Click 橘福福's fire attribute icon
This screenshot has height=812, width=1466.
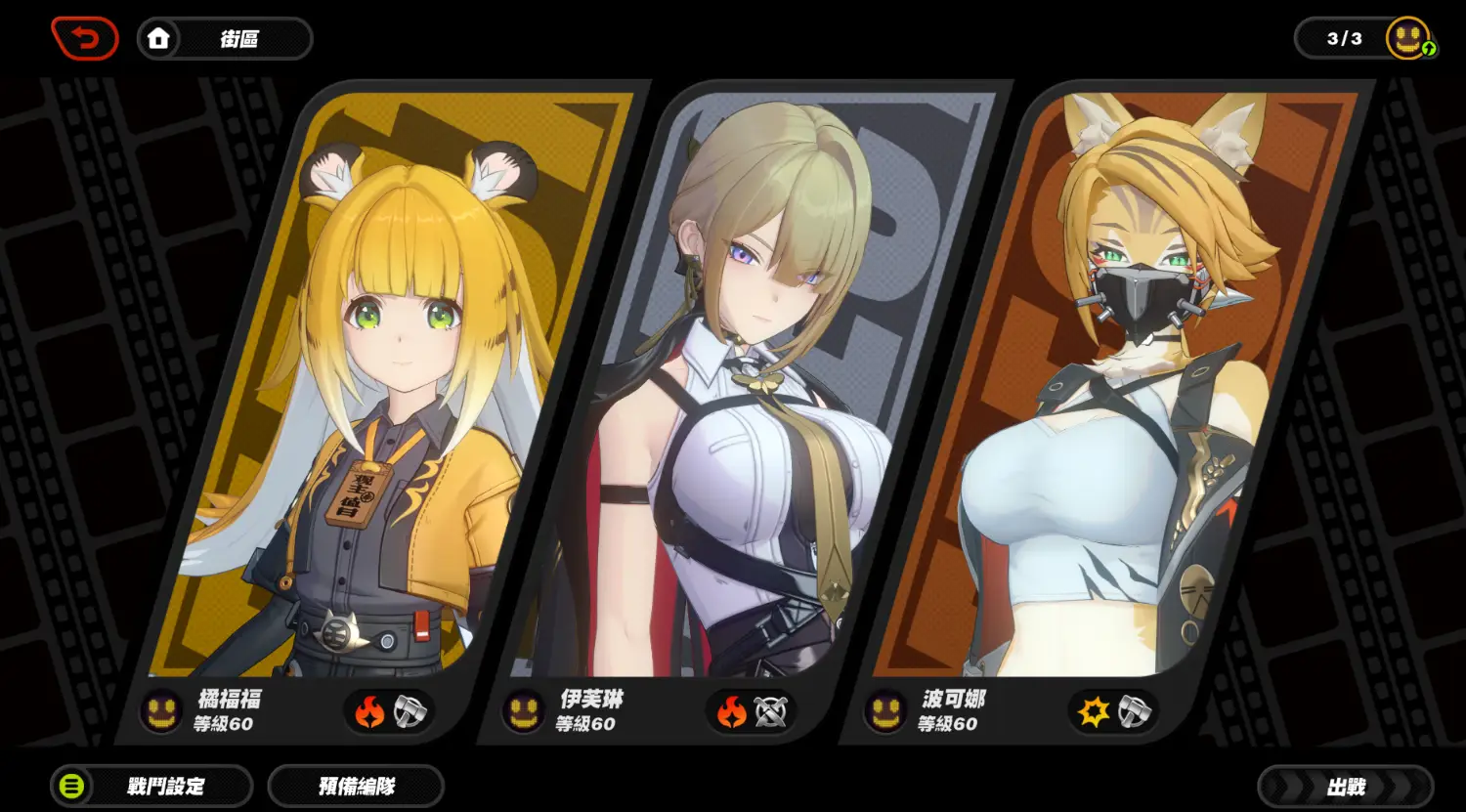pos(369,712)
